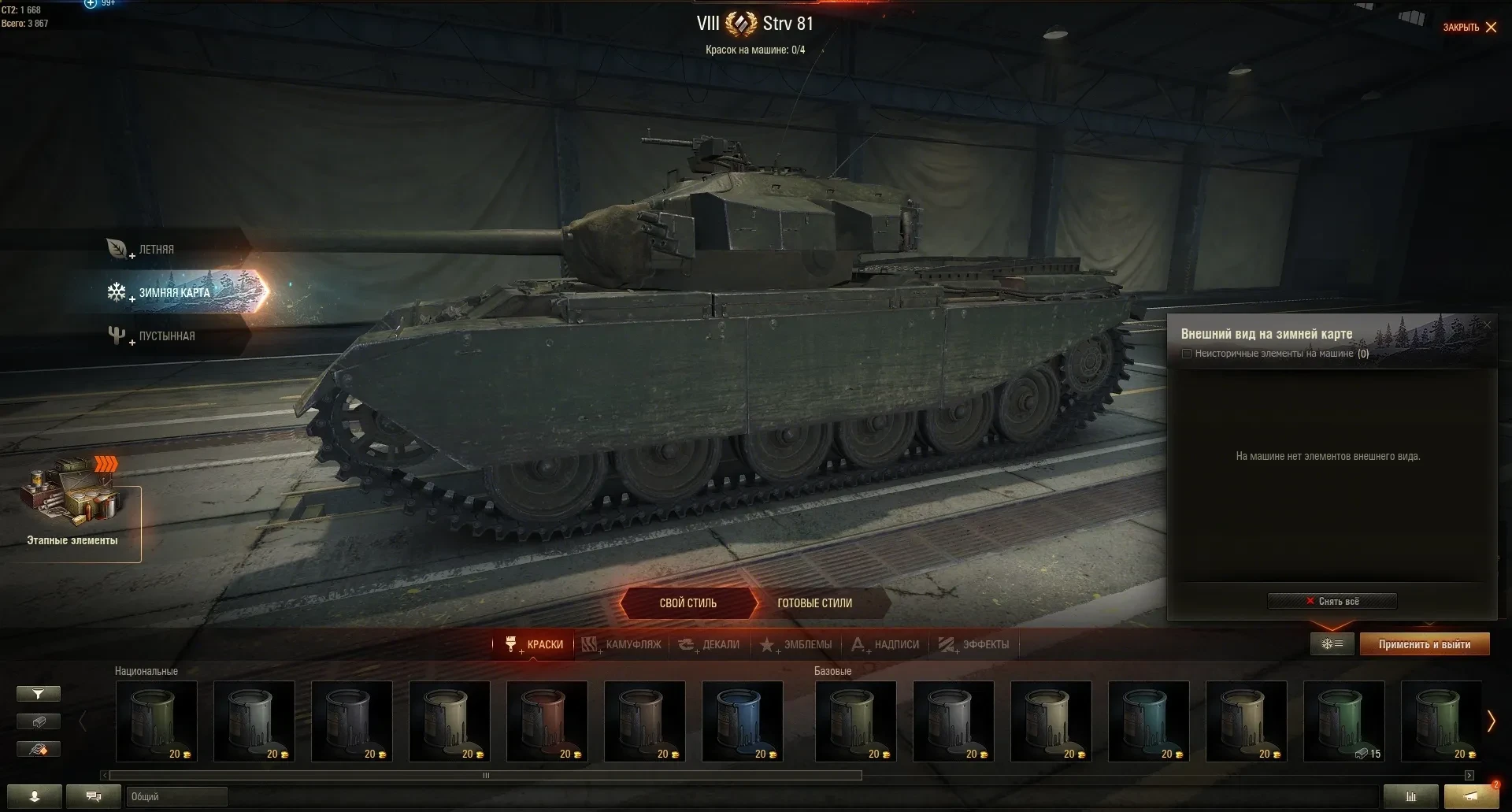Open the paint filter funnel button

click(x=38, y=694)
